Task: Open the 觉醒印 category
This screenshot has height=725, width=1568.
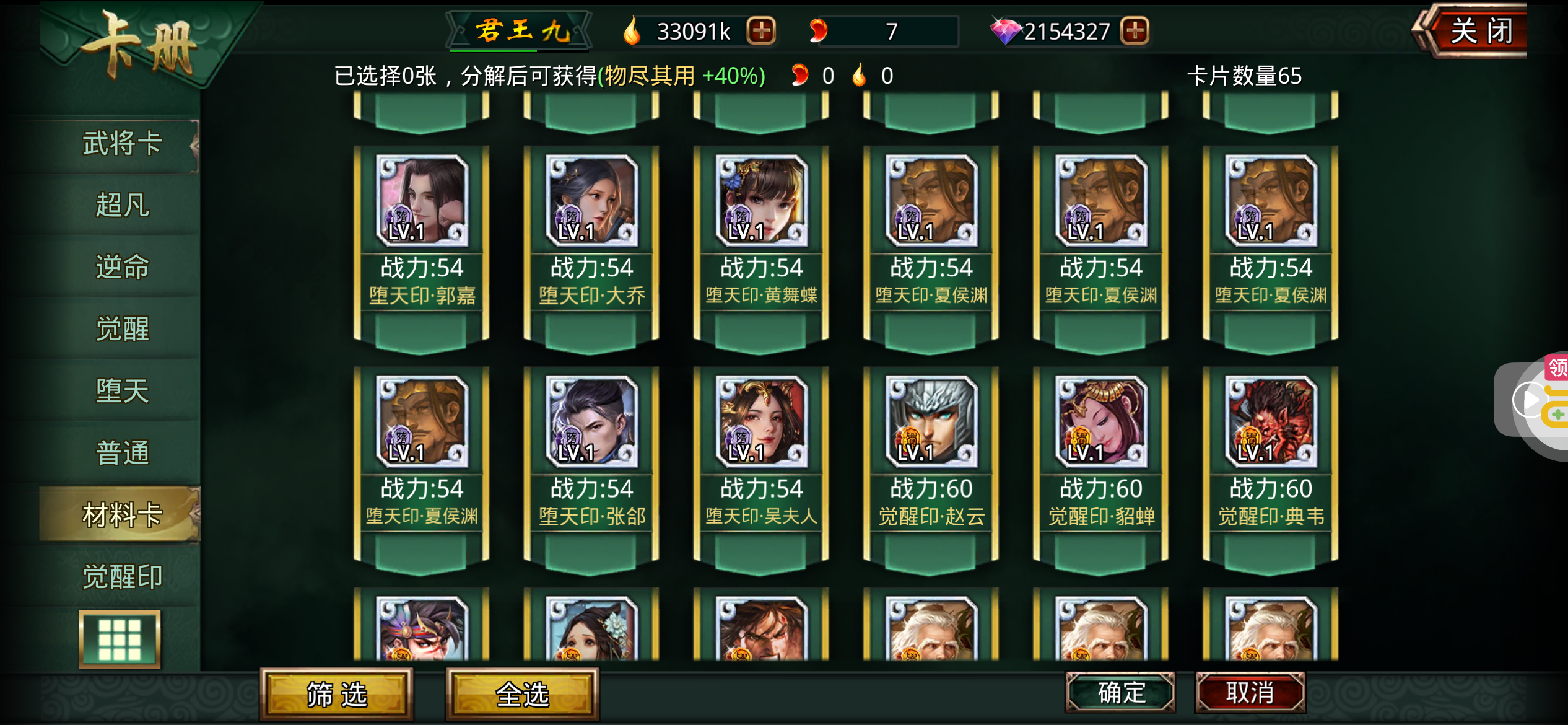Action: click(x=122, y=576)
